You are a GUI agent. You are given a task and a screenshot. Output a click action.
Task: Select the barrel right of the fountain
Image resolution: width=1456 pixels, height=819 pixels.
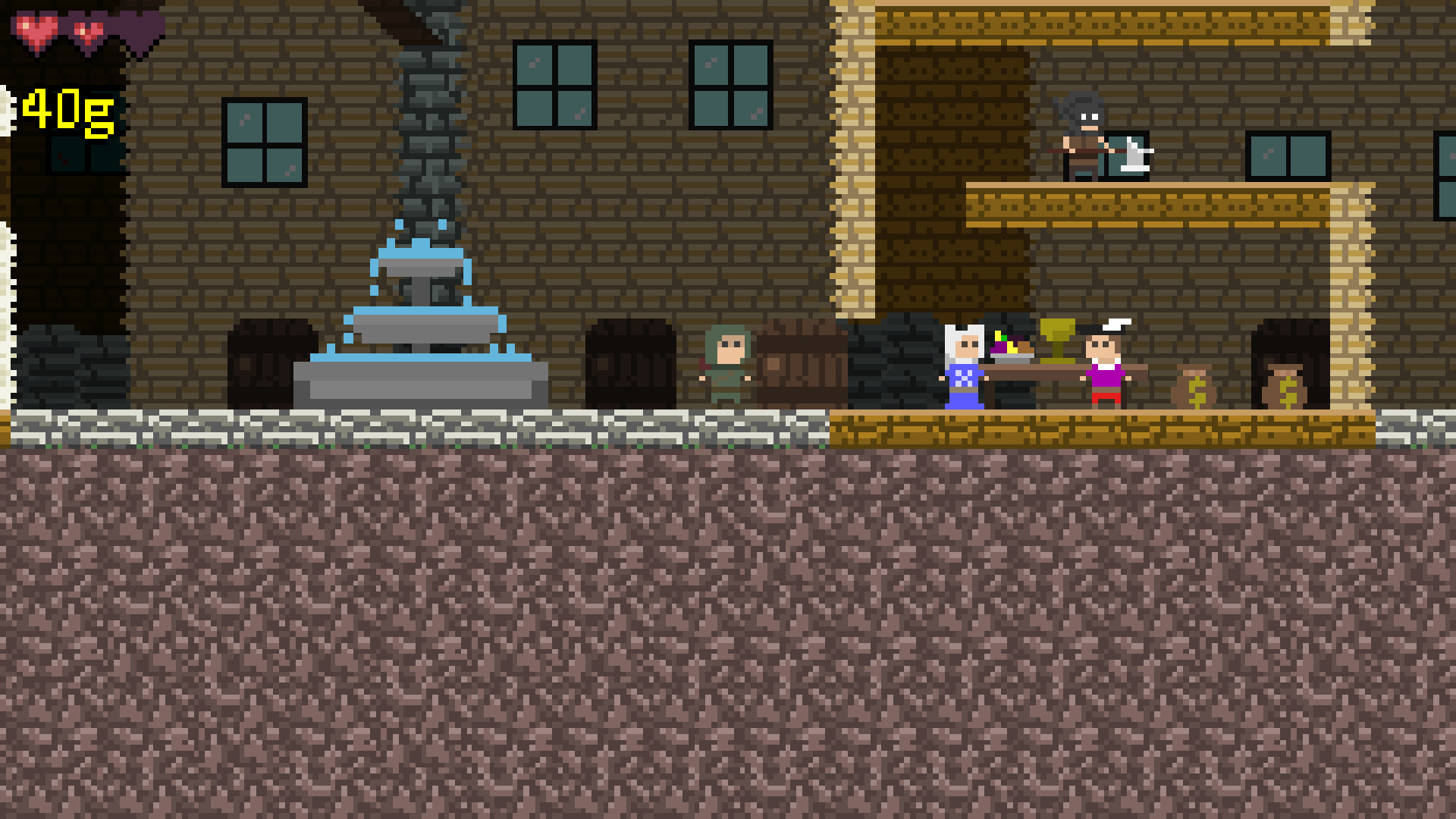[629, 364]
